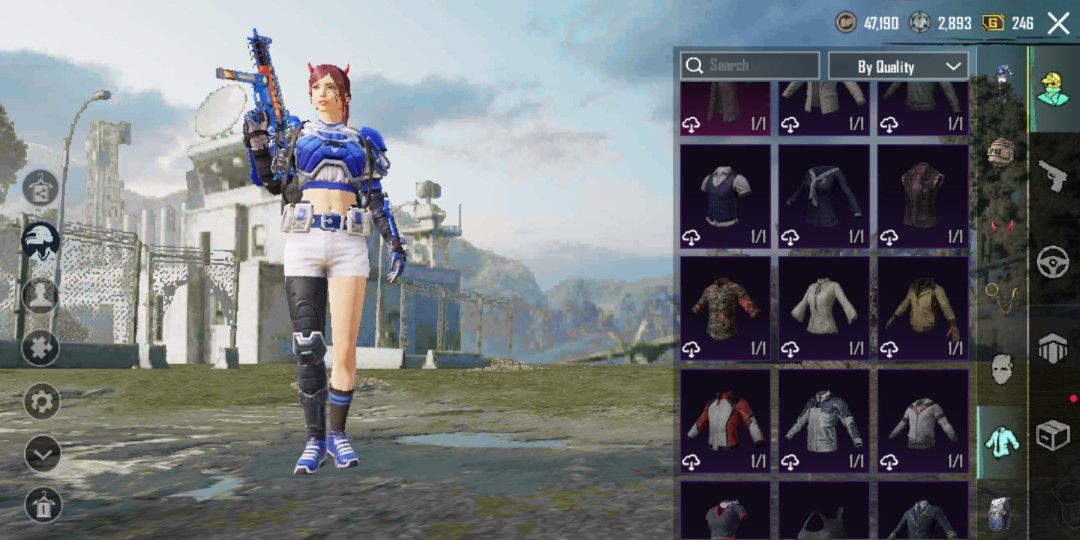Switch to the steering wheel vehicle tab
This screenshot has width=1080, height=540.
1052,261
